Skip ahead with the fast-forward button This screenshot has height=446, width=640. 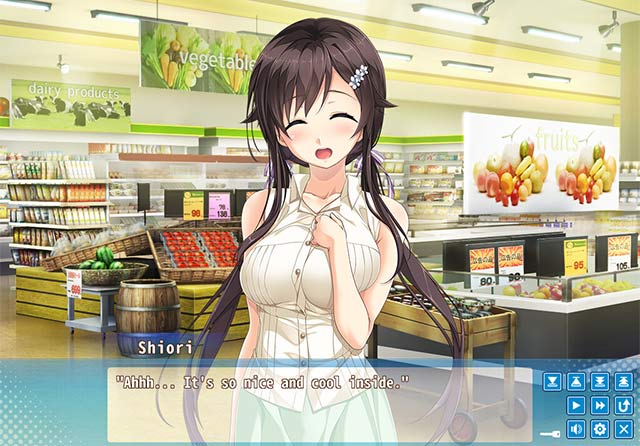(599, 405)
